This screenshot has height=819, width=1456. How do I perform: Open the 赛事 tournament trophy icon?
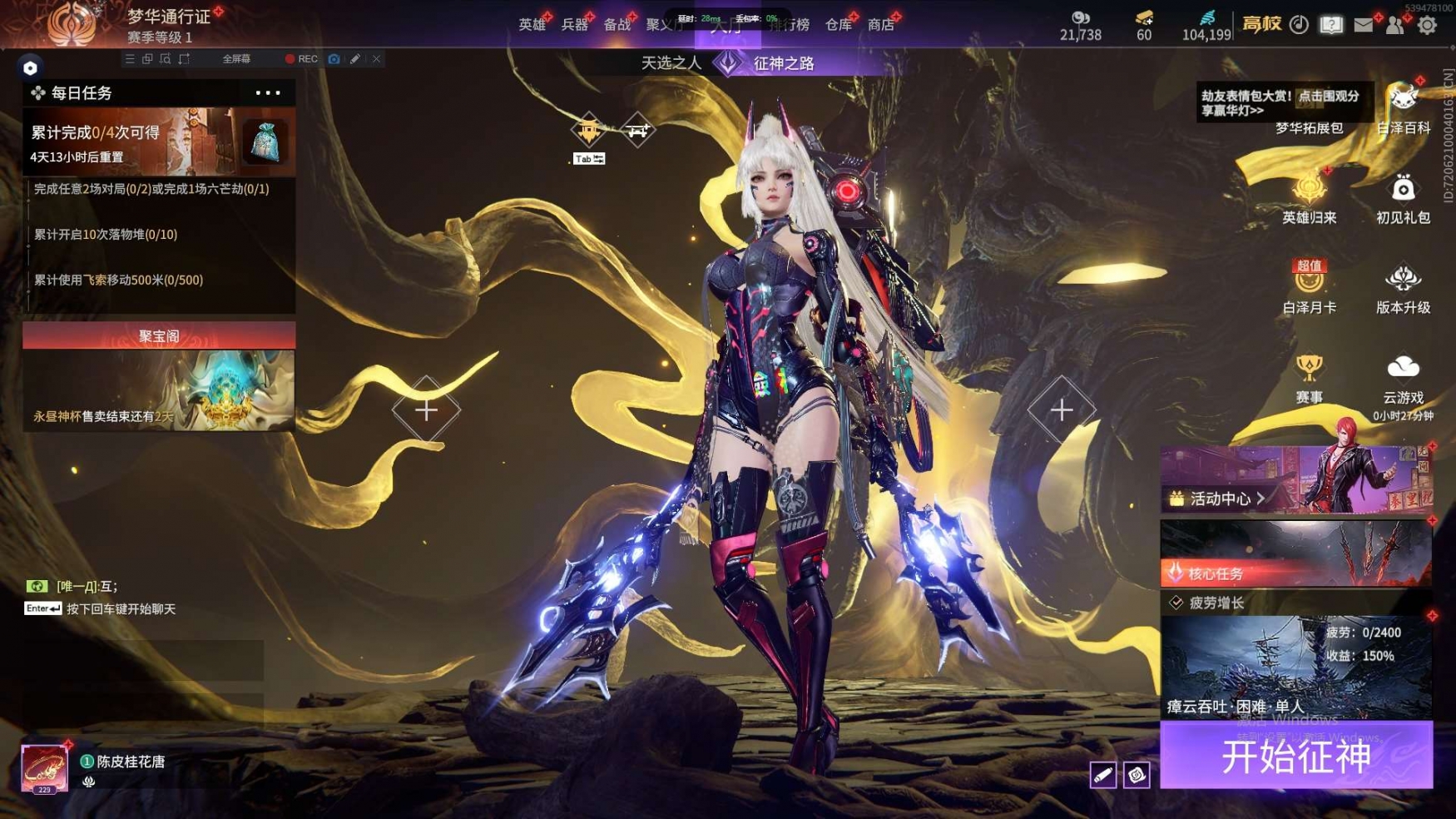pyautogui.click(x=1309, y=379)
